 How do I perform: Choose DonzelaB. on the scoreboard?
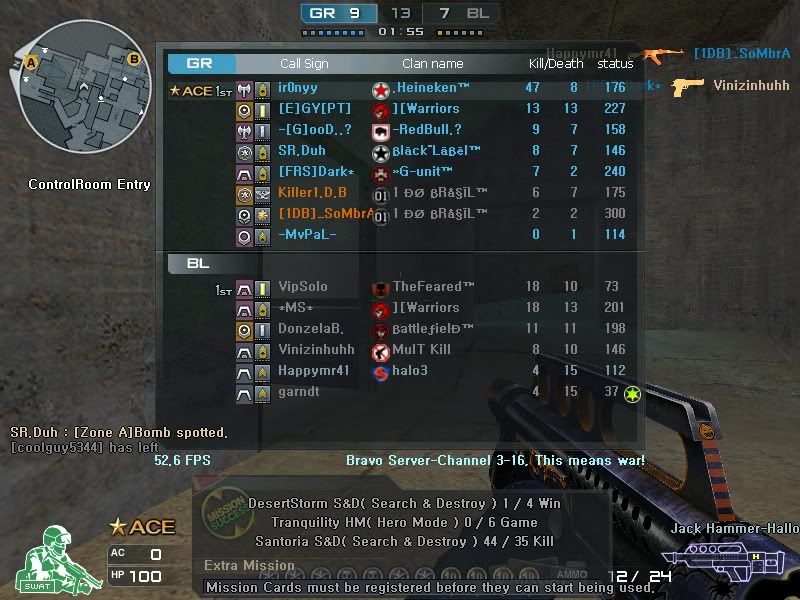(x=400, y=329)
